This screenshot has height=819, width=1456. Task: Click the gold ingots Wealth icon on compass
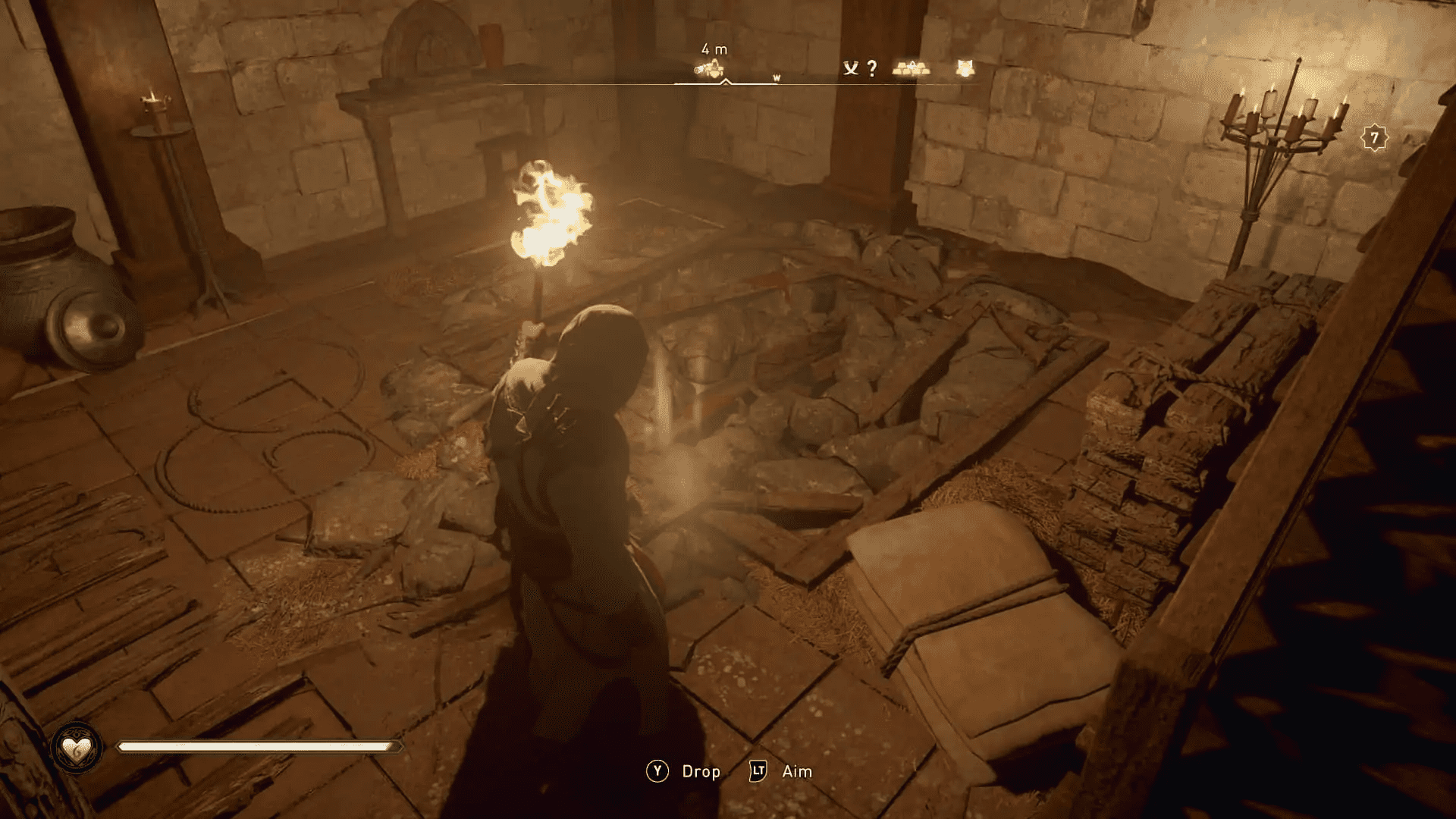tap(912, 68)
